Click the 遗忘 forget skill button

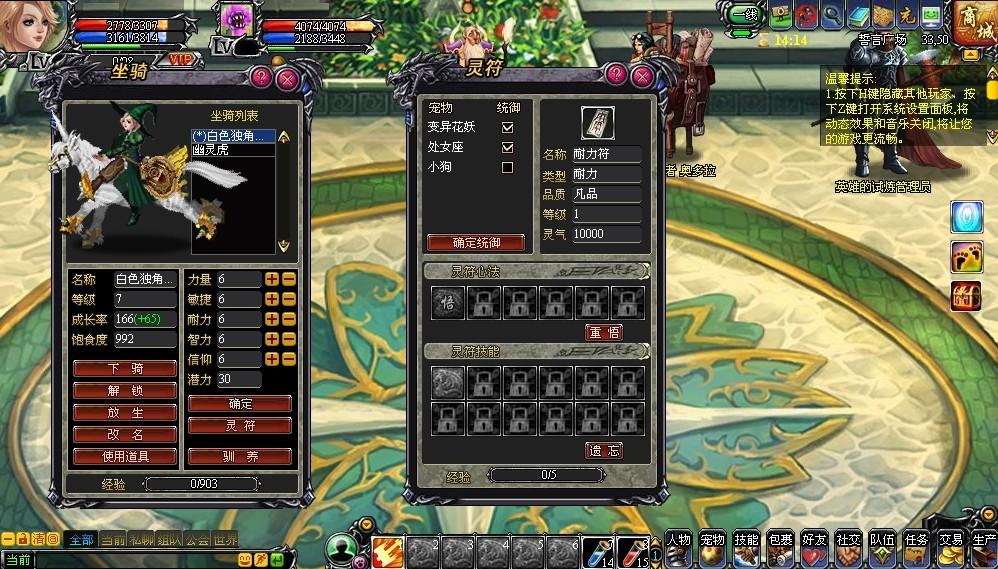pos(603,451)
